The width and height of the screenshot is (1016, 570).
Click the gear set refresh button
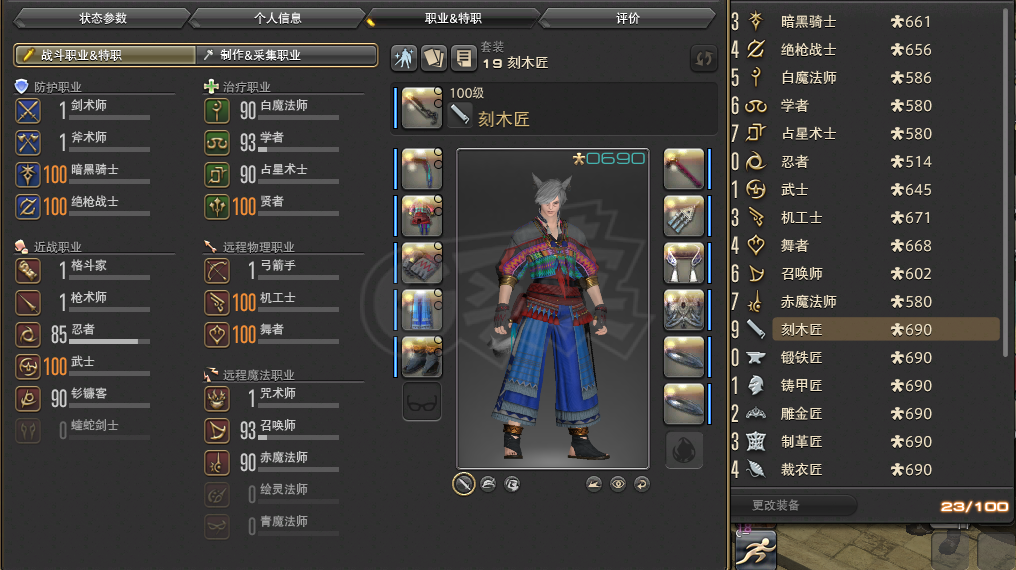[704, 59]
